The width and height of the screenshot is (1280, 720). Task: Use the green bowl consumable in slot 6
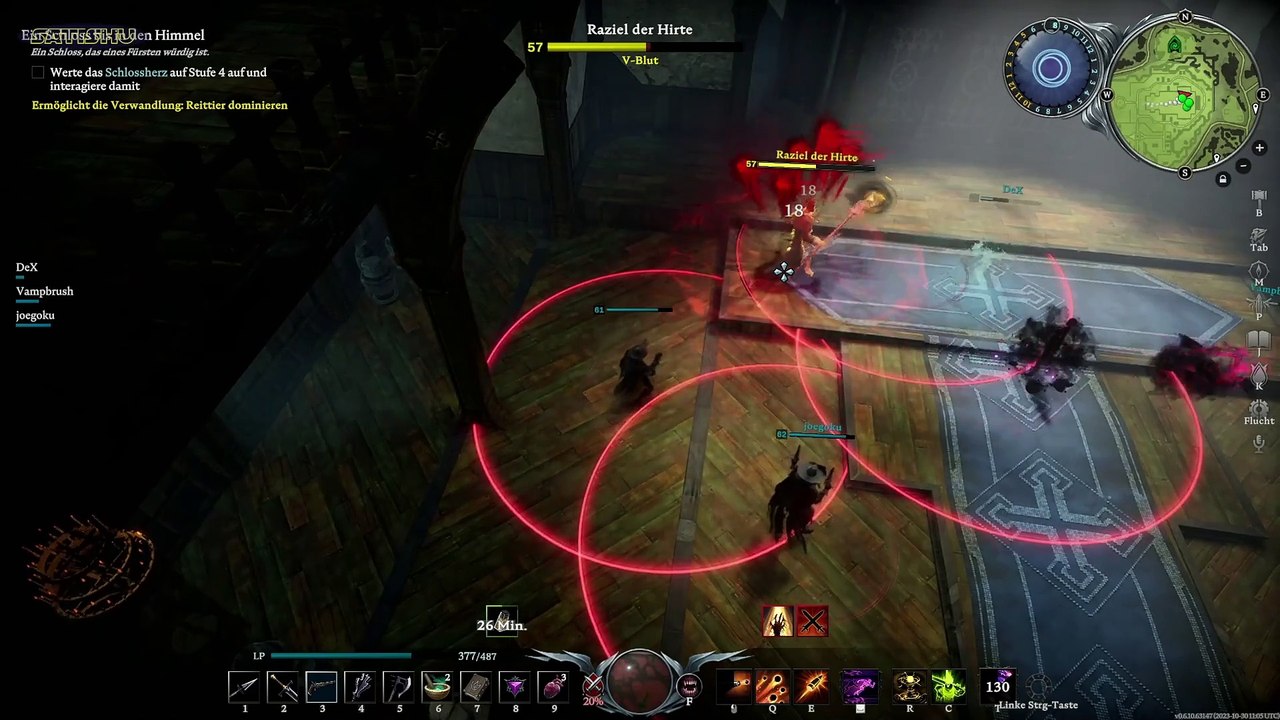click(x=437, y=687)
